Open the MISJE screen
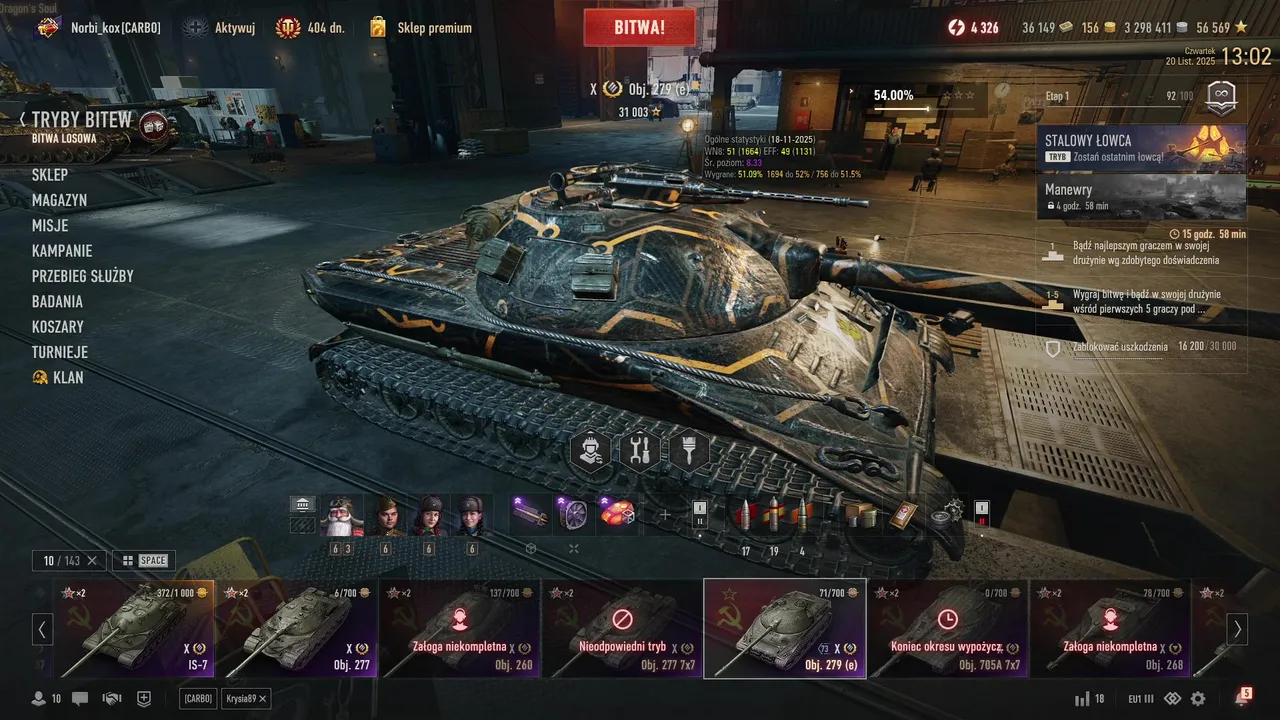 pos(50,226)
